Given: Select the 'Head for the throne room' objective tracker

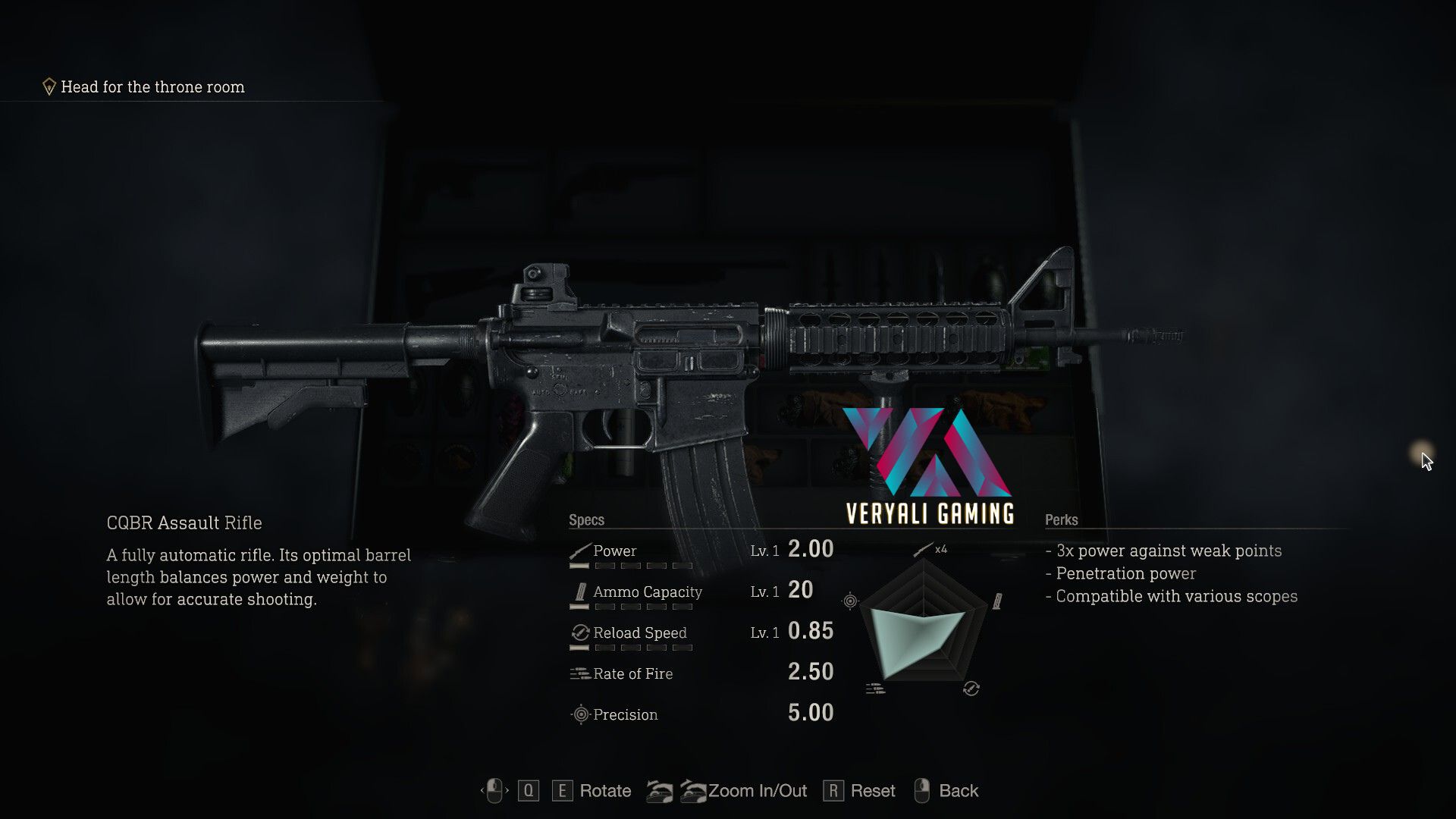Looking at the screenshot, I should tap(152, 87).
